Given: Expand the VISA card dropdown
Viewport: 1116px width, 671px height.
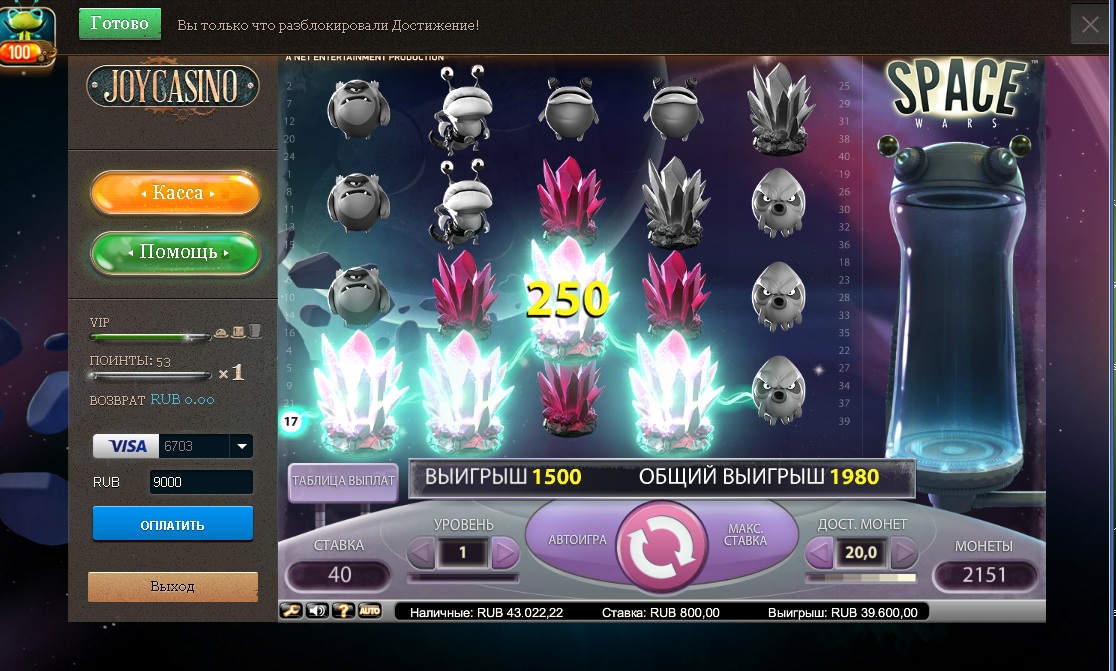Looking at the screenshot, I should (241, 446).
